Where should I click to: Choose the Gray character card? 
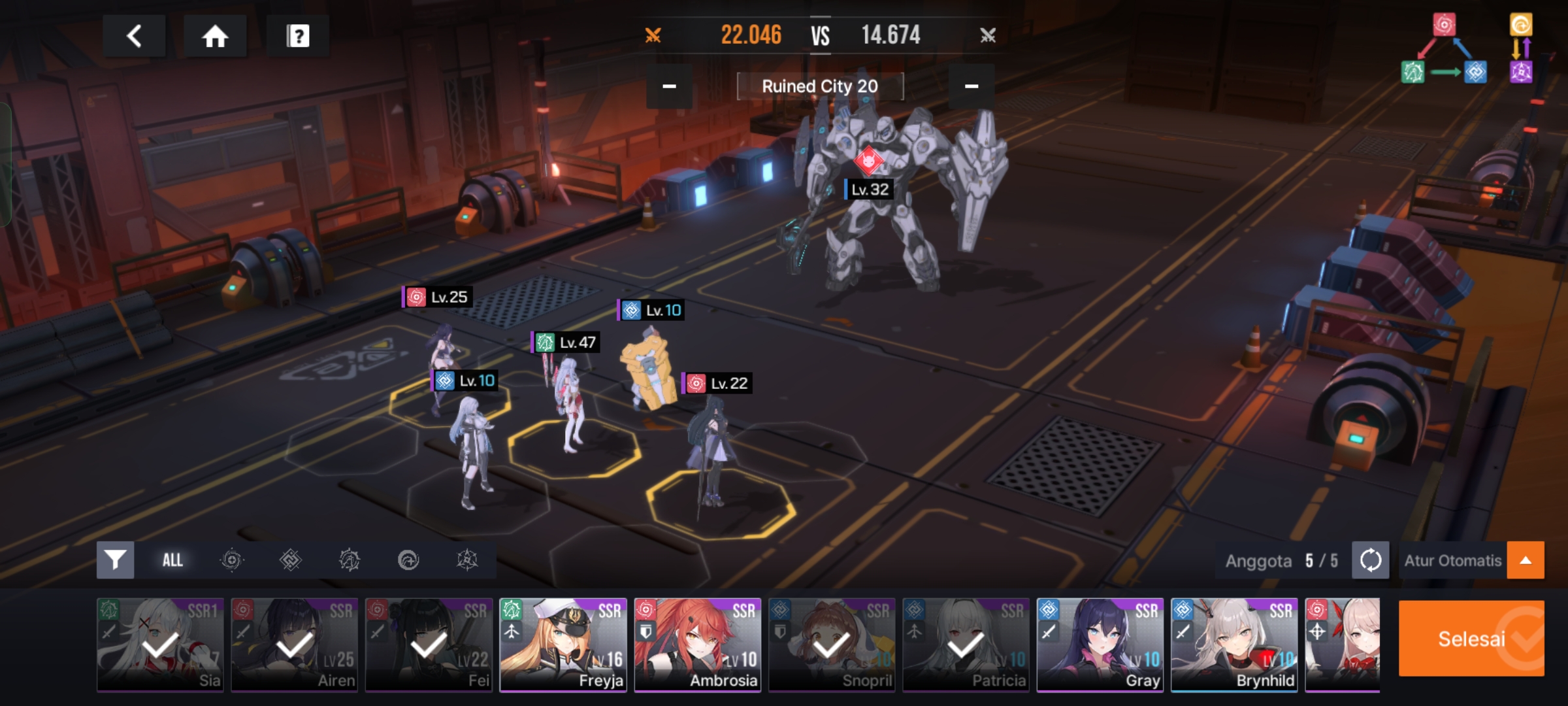(x=1100, y=645)
